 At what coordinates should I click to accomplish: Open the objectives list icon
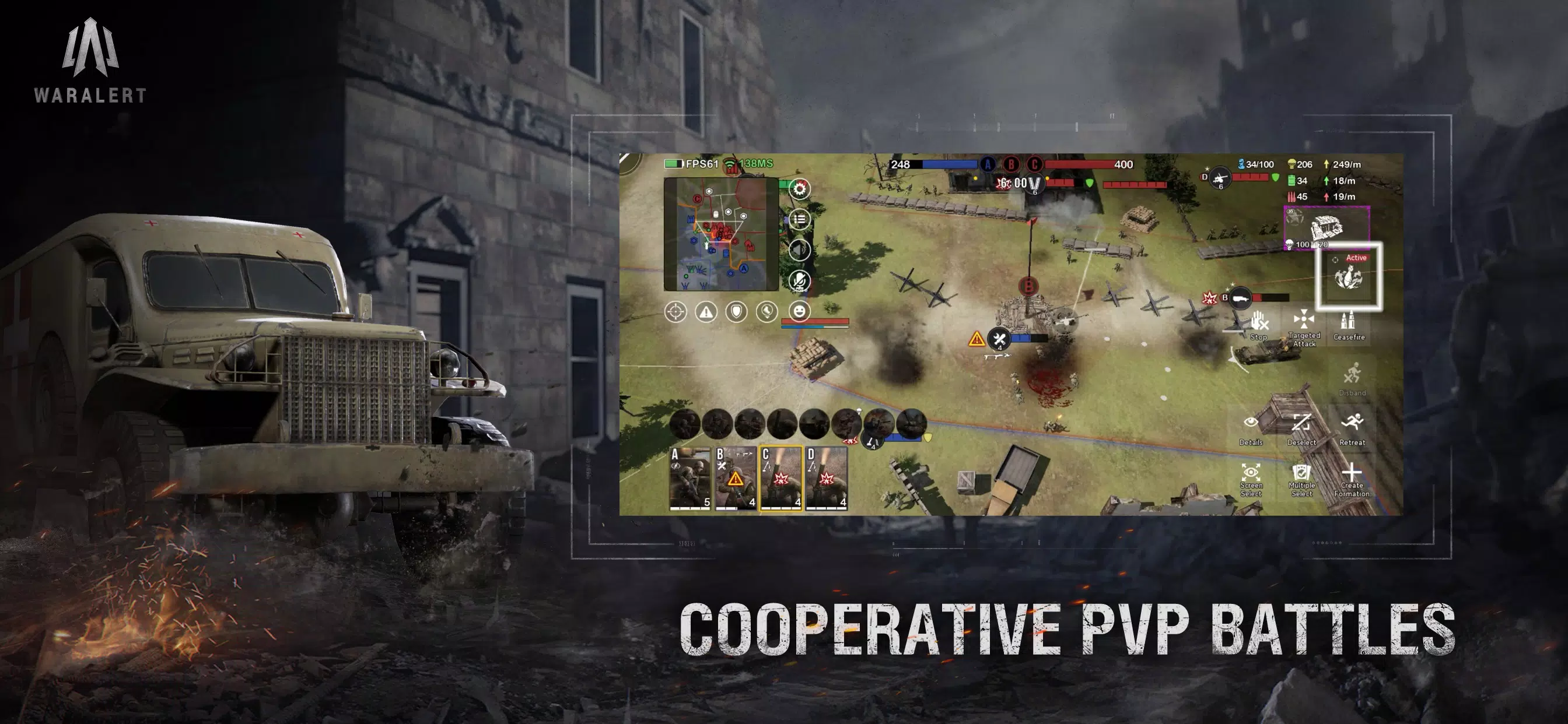pos(801,219)
